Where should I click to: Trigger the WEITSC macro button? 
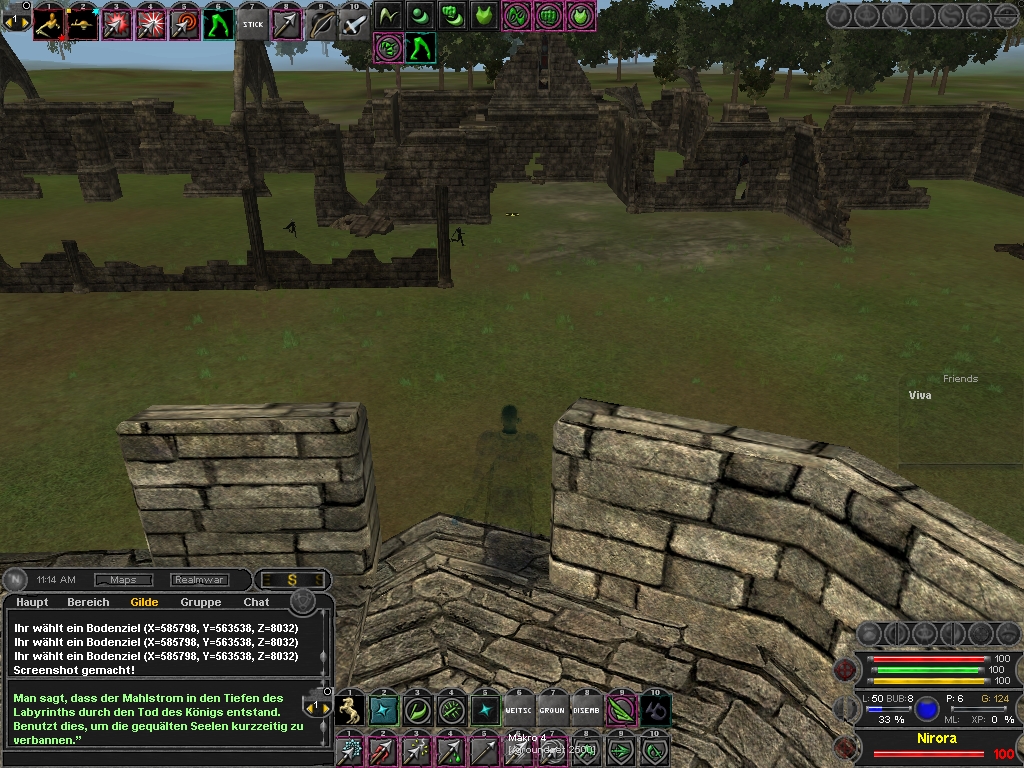click(519, 710)
